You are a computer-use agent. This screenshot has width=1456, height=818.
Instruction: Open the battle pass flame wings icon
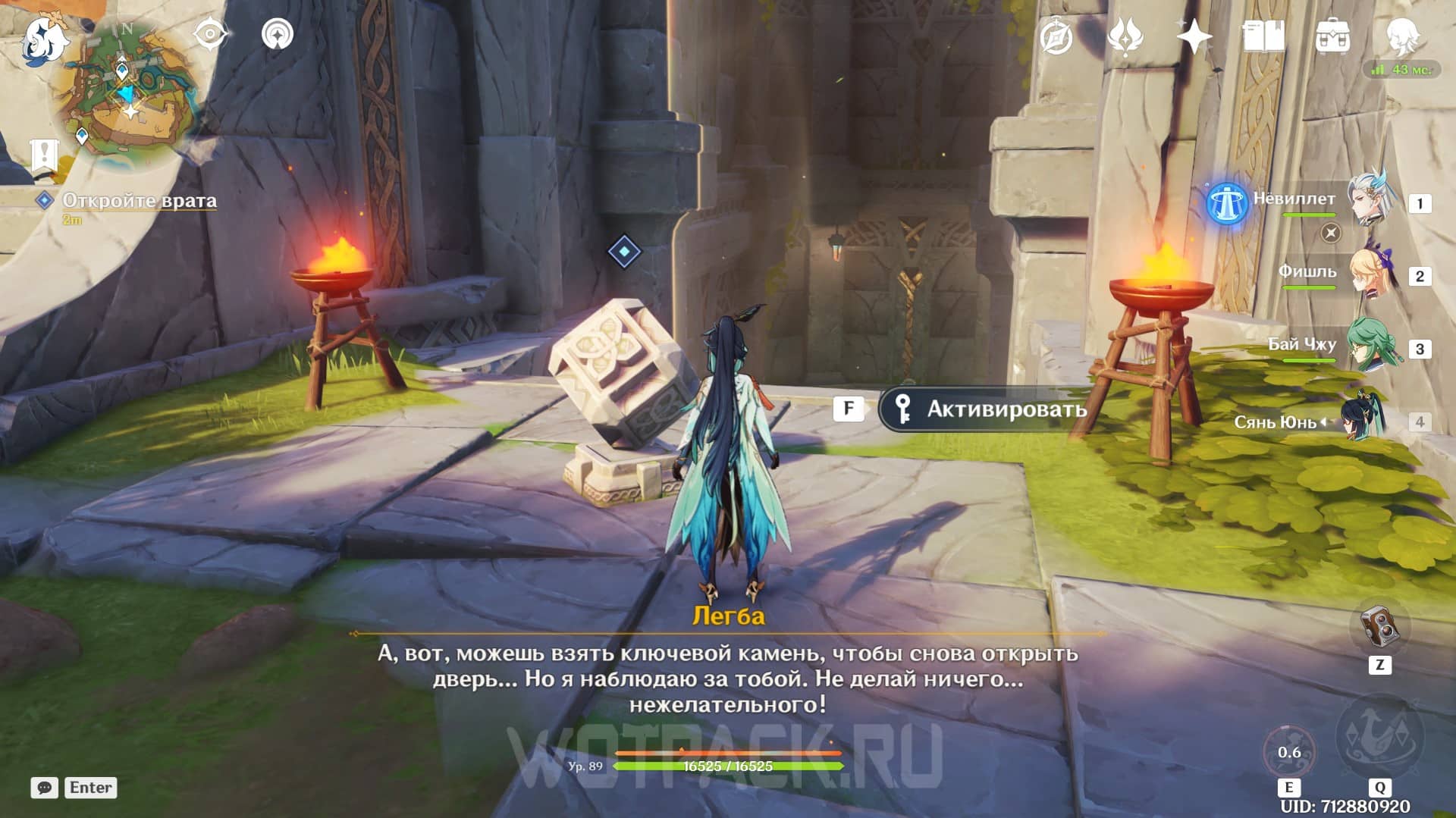pos(1125,36)
